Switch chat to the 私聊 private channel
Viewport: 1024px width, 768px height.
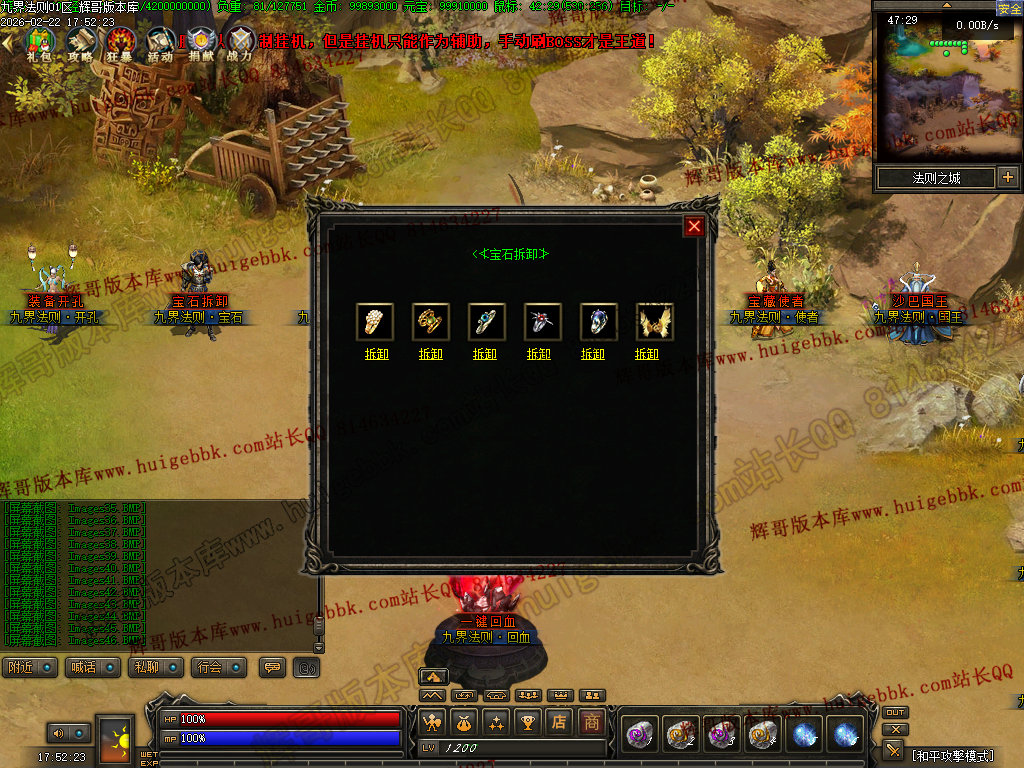tap(156, 667)
